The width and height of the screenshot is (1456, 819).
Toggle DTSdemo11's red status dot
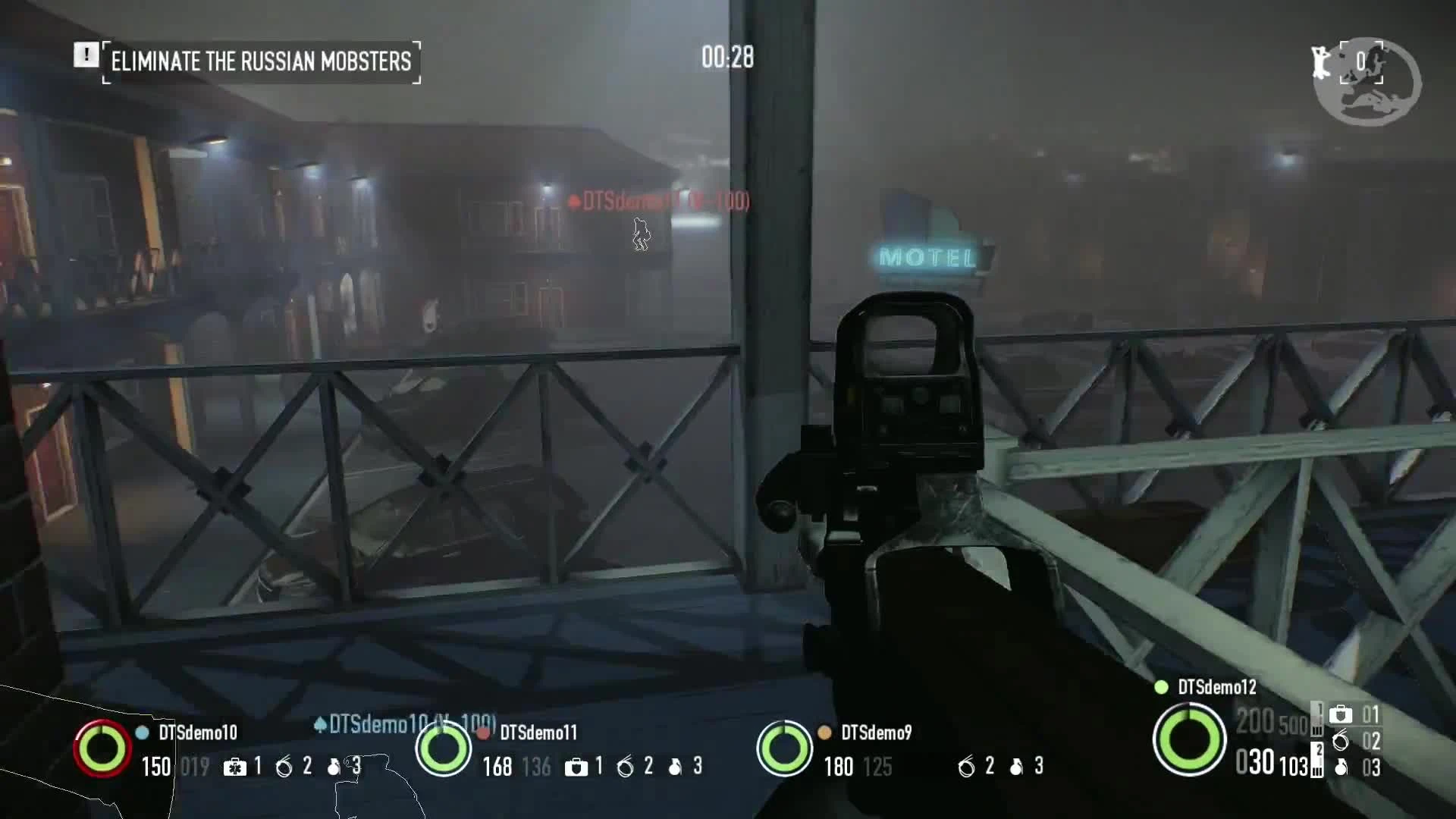(484, 733)
